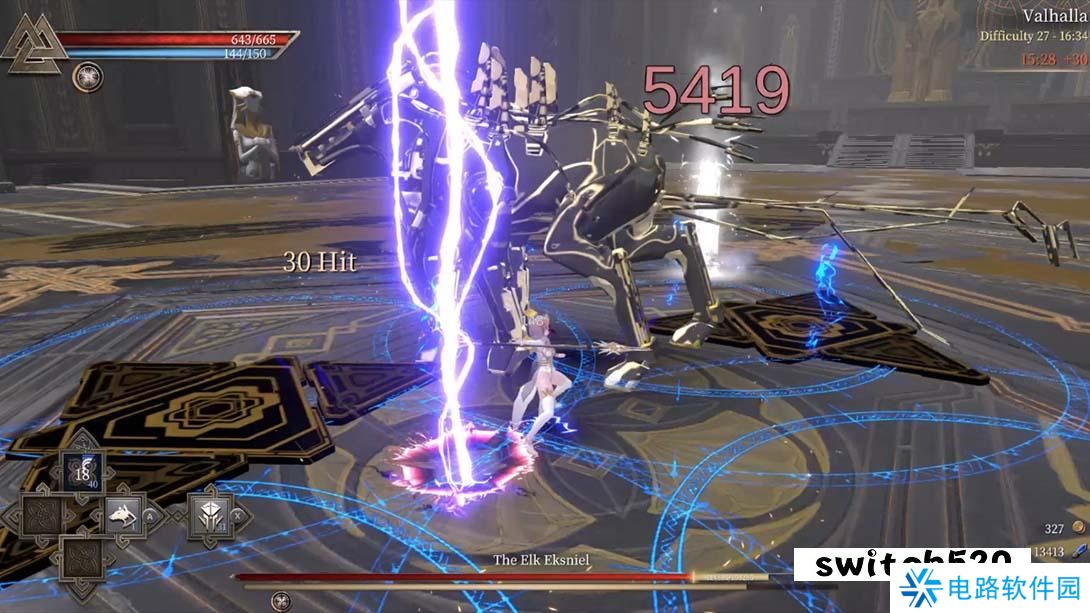Screen dimensions: 1090x613
Task: Use the horned helmet ability slot
Action: pyautogui.click(x=211, y=516)
